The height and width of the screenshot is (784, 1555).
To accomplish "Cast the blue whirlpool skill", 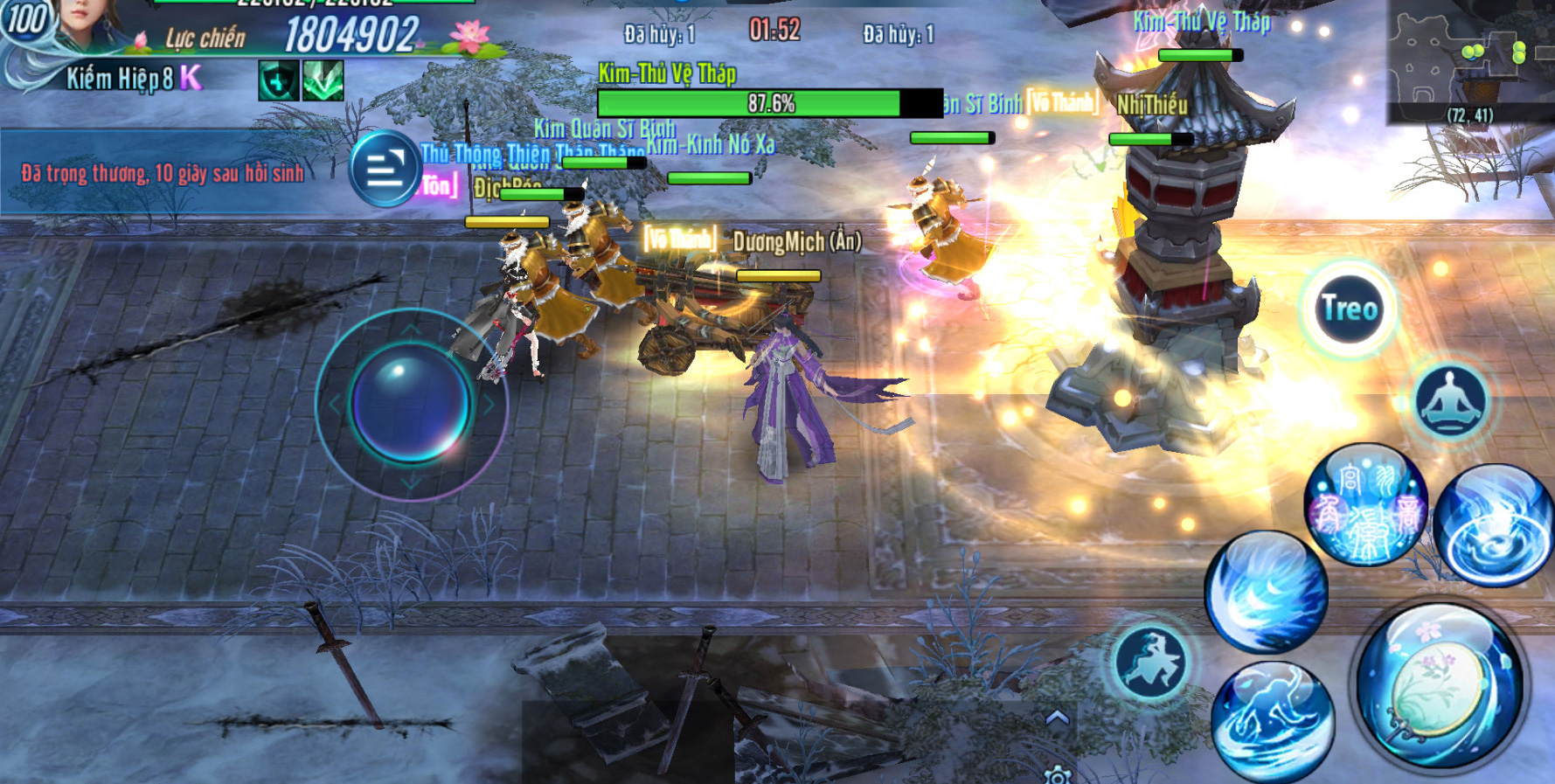I will tap(1493, 524).
